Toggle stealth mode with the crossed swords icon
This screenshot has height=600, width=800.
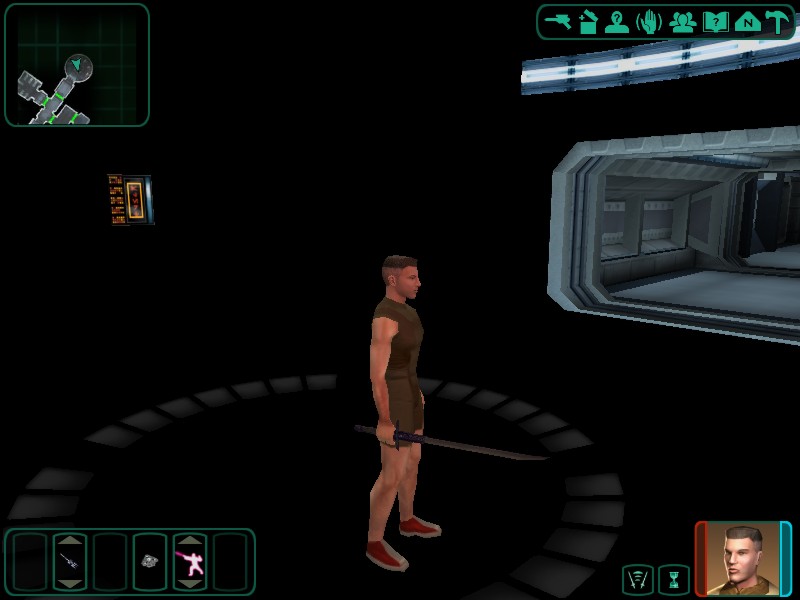pos(637,579)
